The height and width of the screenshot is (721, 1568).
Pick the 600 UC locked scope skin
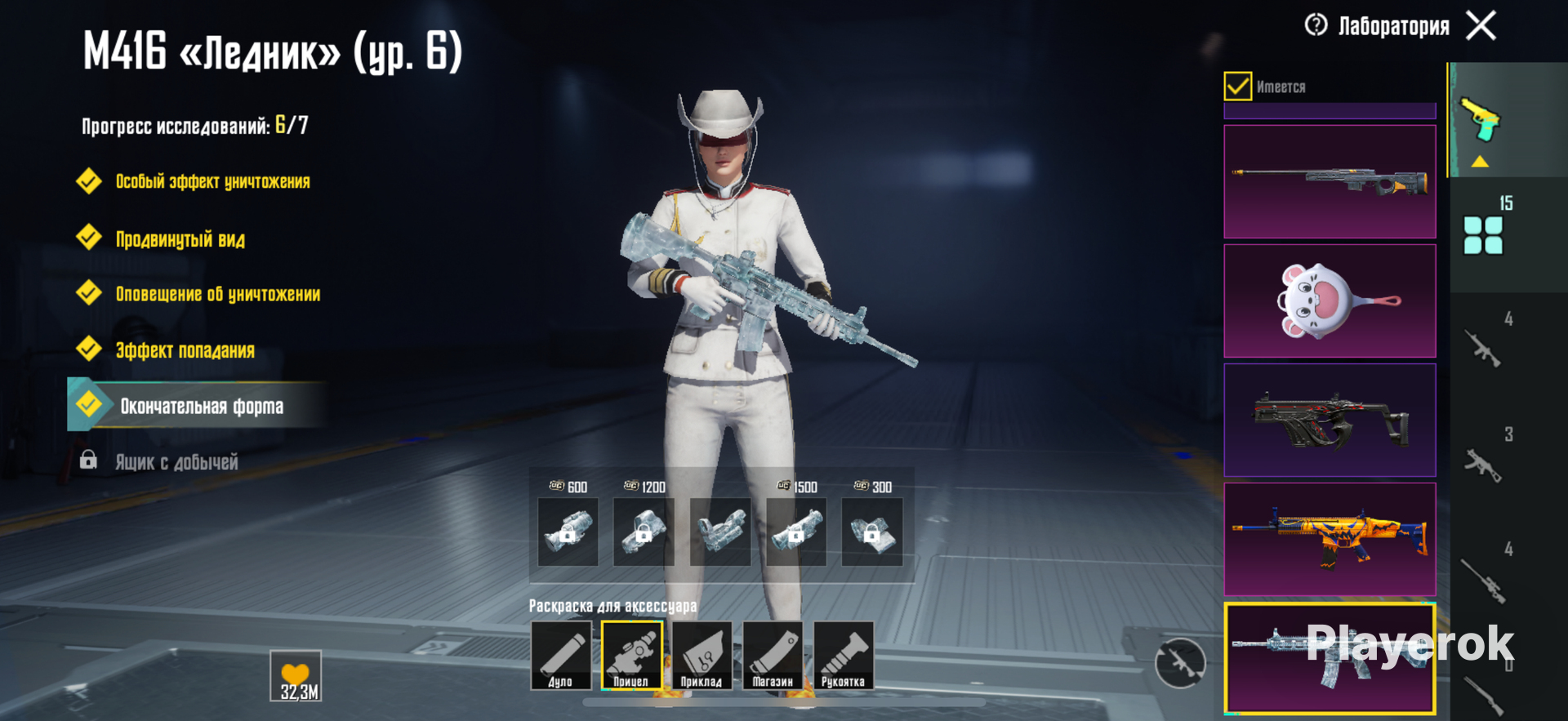pyautogui.click(x=568, y=532)
